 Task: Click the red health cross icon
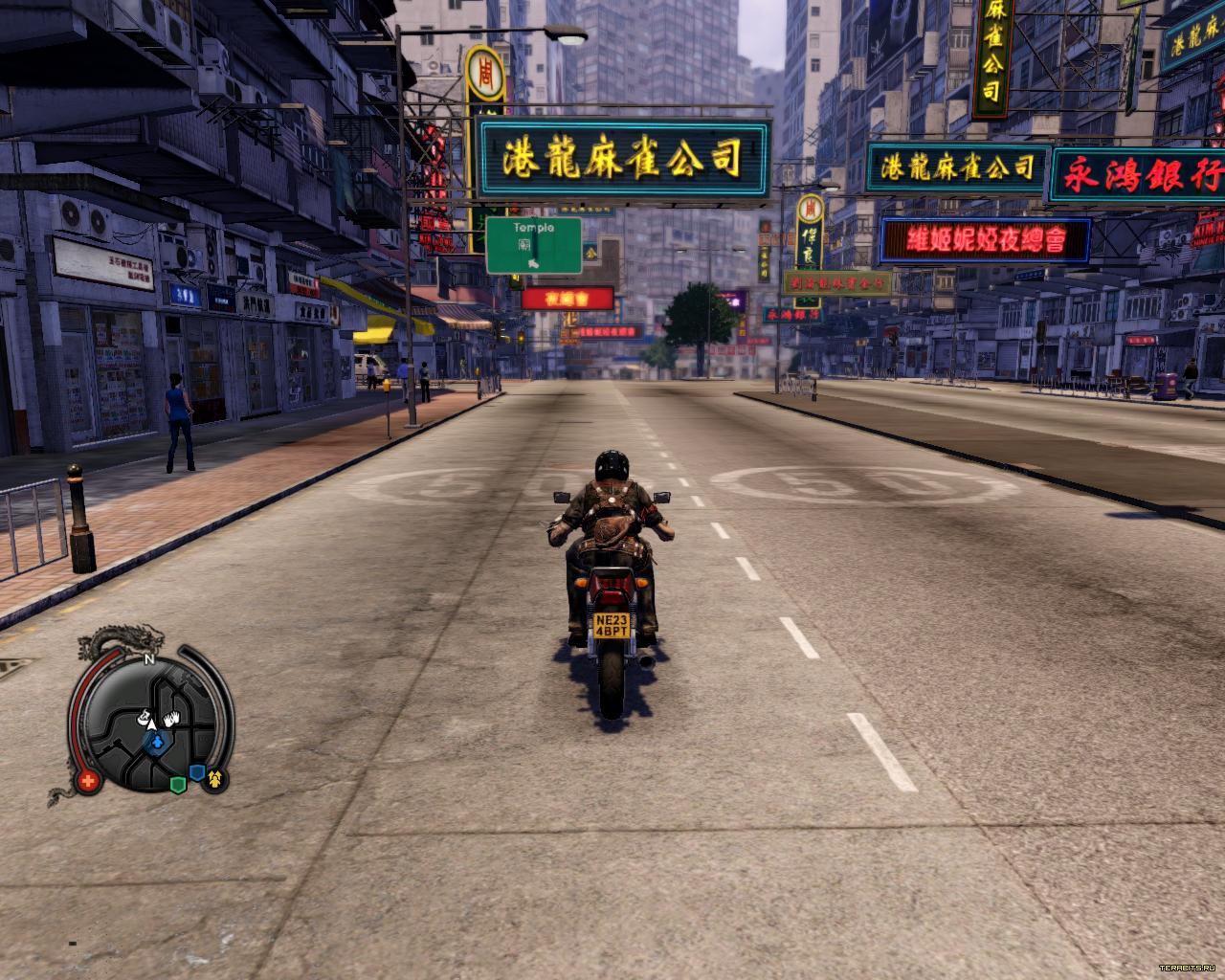click(89, 781)
